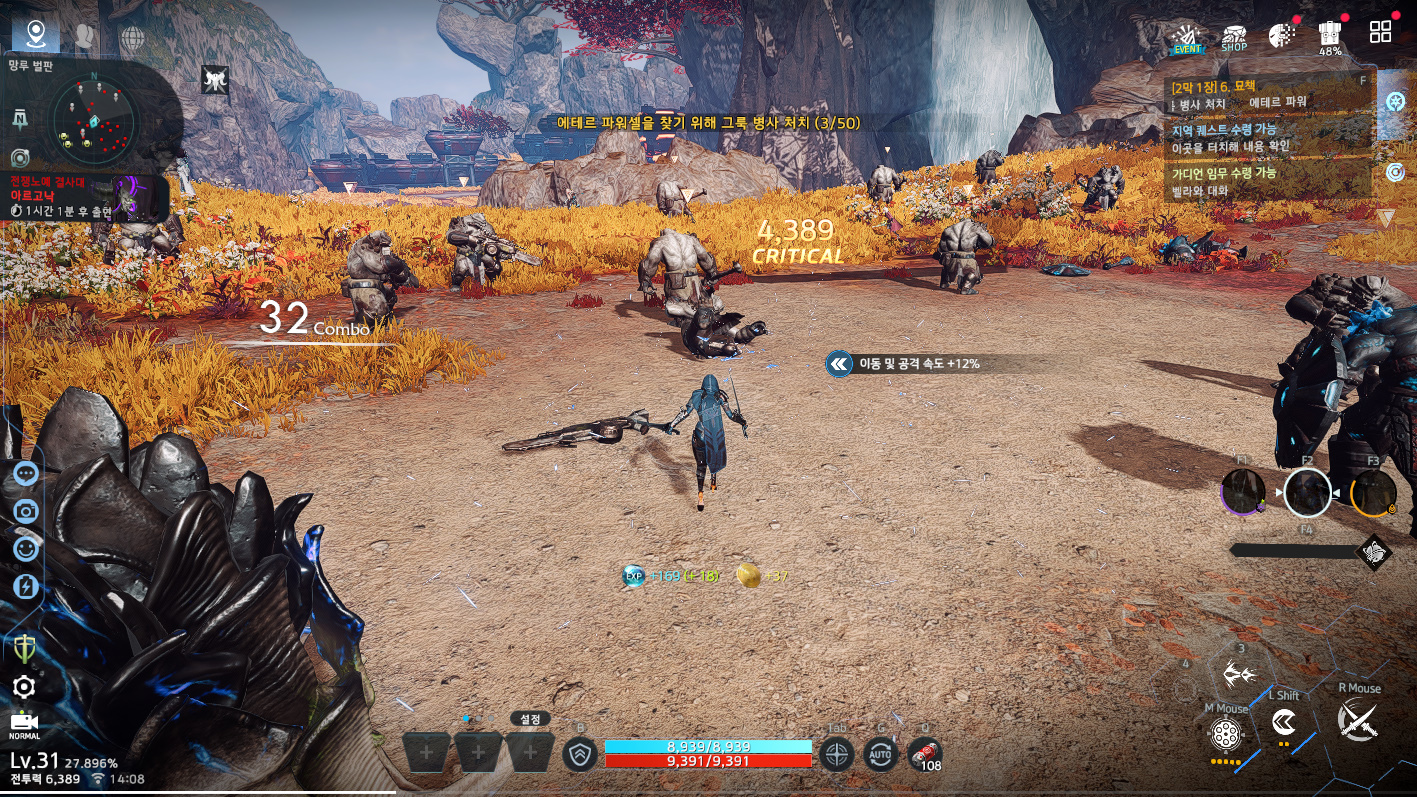Switch to the party silhouette tab
Screen dimensions: 1417x797
coord(85,37)
